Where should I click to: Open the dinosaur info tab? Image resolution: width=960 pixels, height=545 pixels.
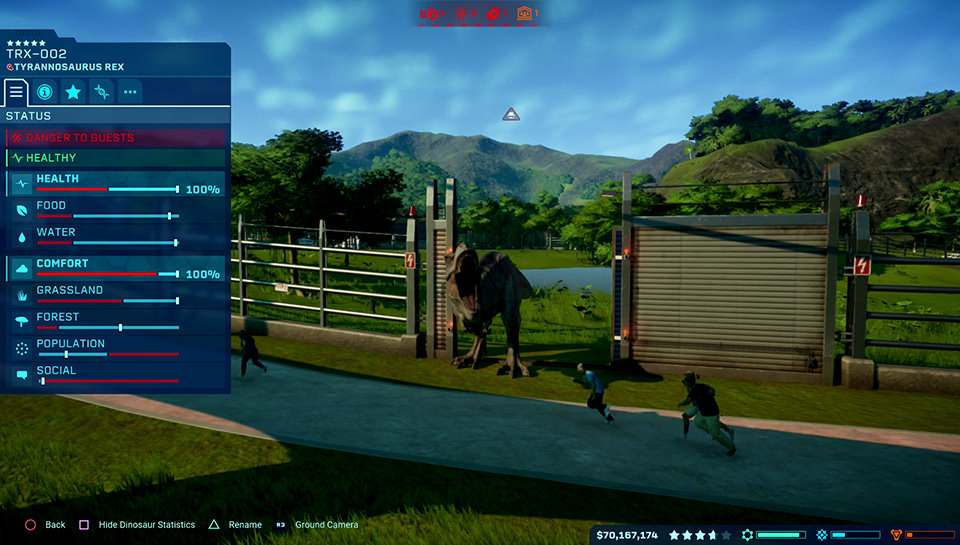click(44, 92)
